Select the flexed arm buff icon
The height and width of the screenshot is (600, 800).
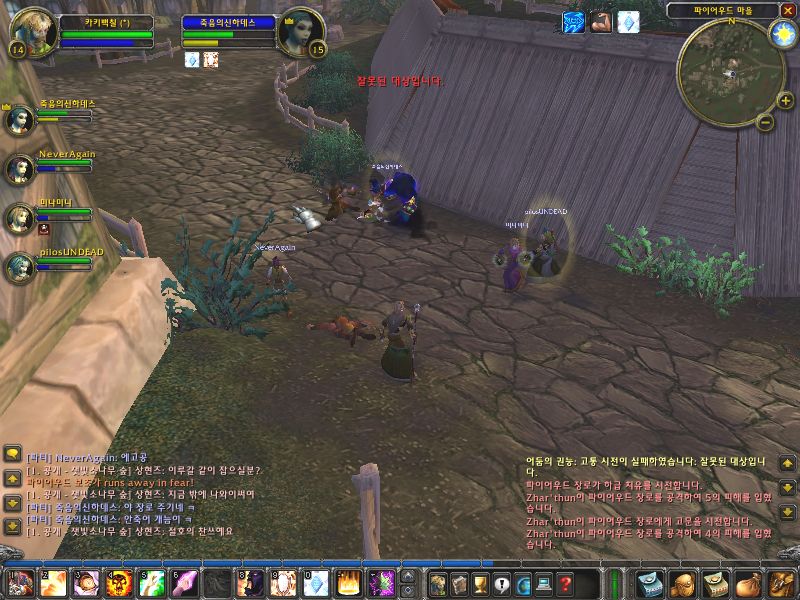coord(600,21)
